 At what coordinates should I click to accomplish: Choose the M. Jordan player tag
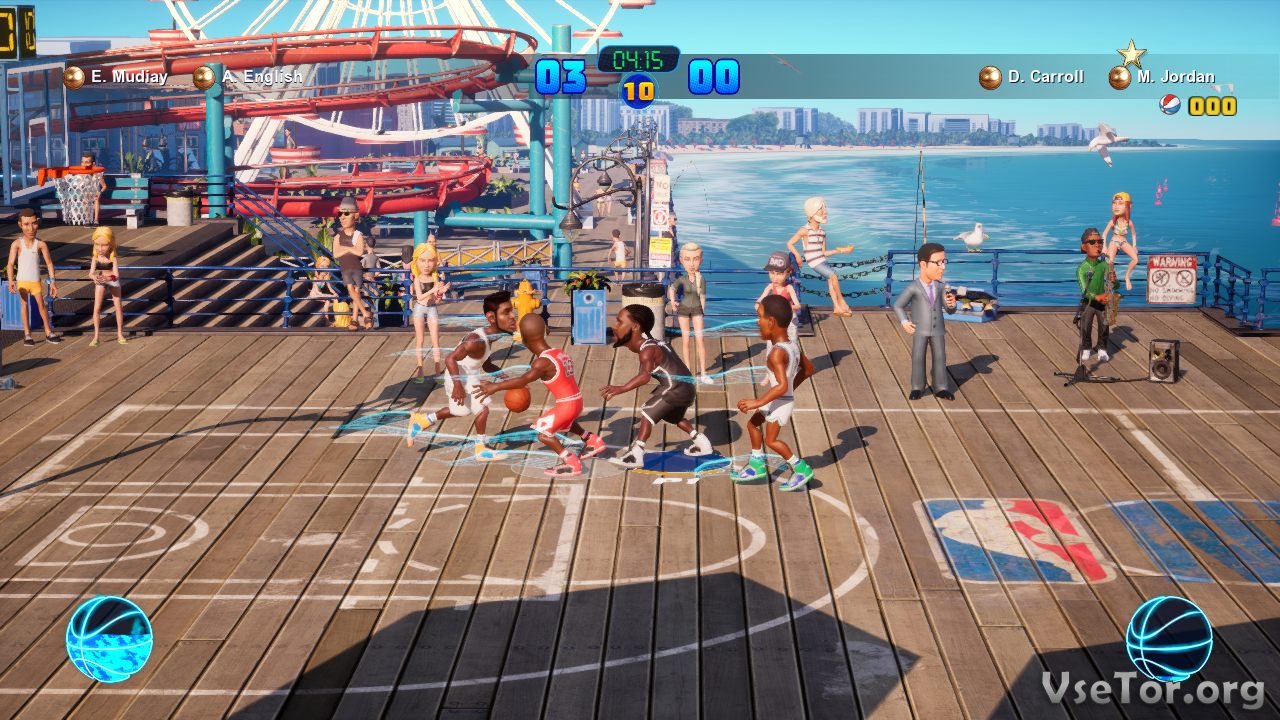[1163, 77]
